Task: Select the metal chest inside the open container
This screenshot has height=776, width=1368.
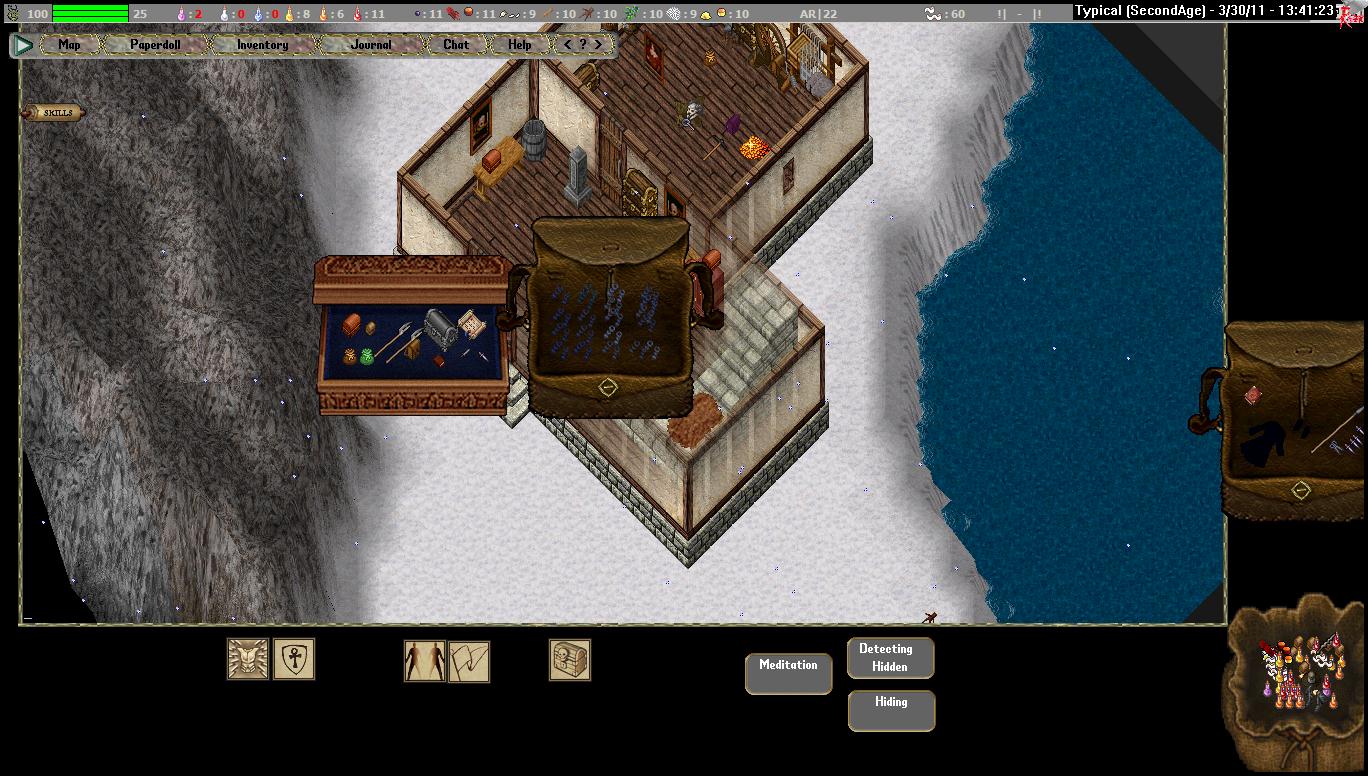Action: click(441, 327)
